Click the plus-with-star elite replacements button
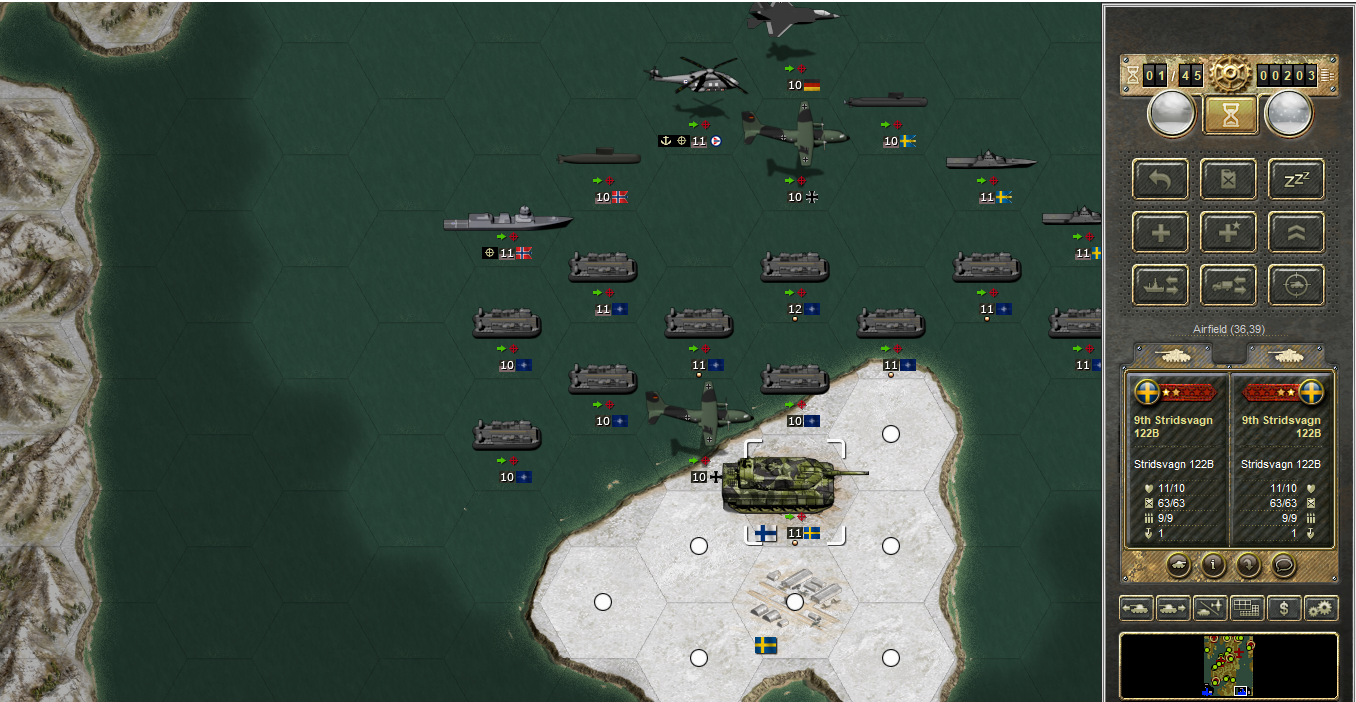 point(1228,232)
